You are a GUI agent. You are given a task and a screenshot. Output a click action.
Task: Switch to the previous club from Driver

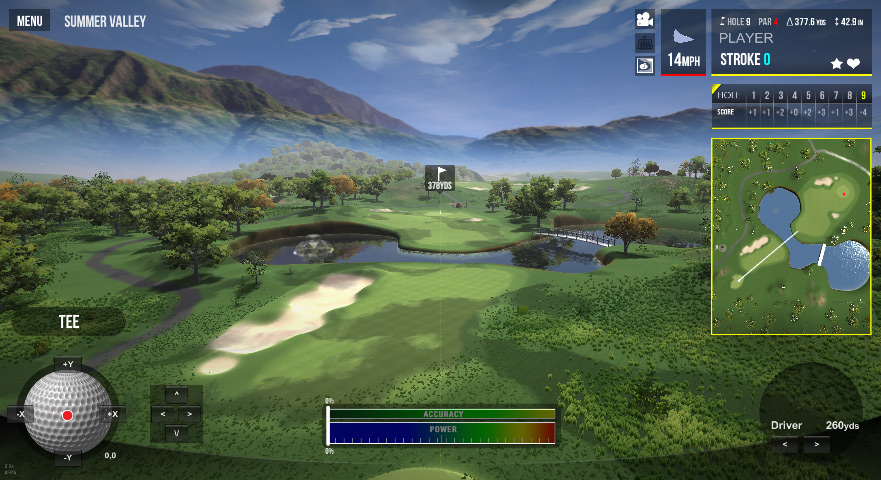[x=784, y=444]
